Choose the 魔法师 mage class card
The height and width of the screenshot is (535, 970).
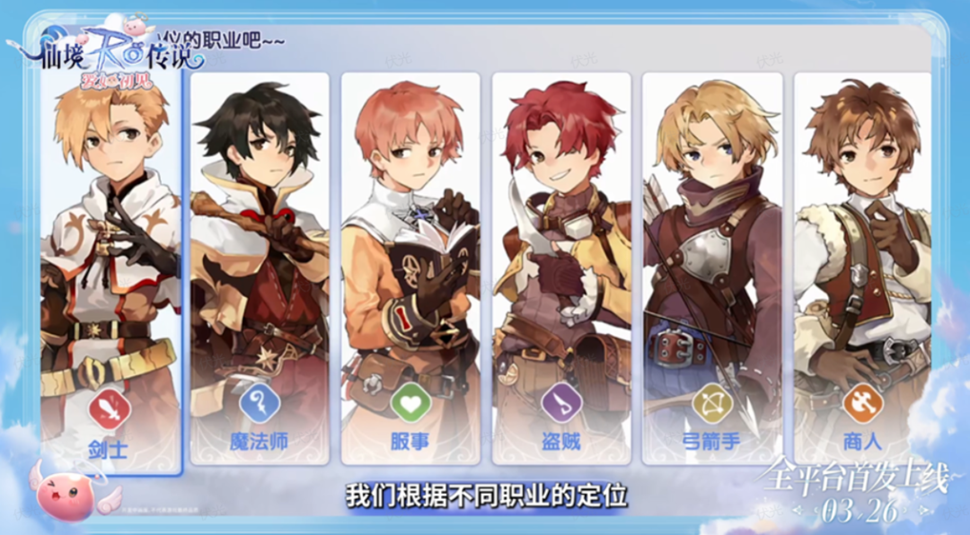coord(260,270)
